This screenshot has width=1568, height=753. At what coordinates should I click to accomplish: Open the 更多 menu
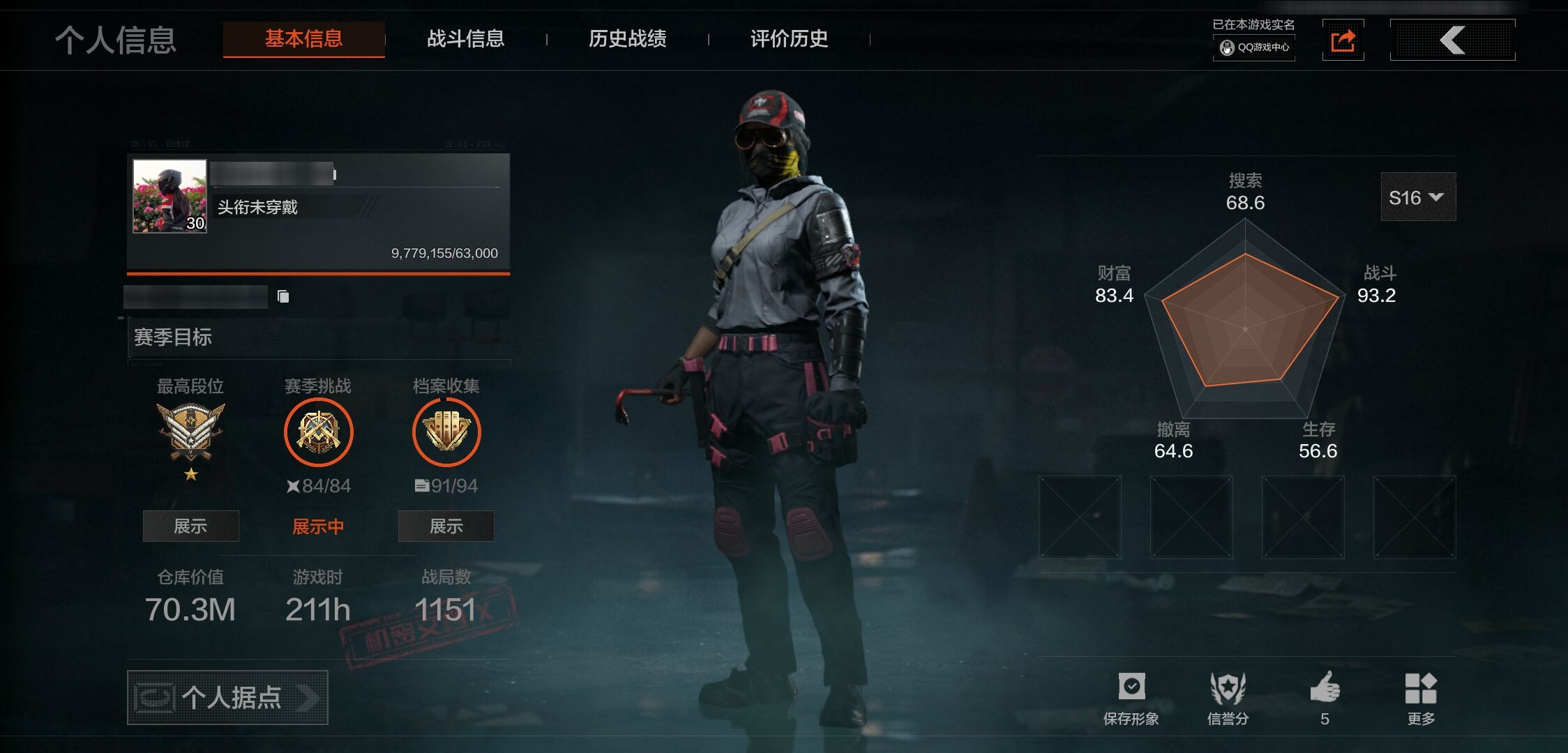tap(1420, 698)
